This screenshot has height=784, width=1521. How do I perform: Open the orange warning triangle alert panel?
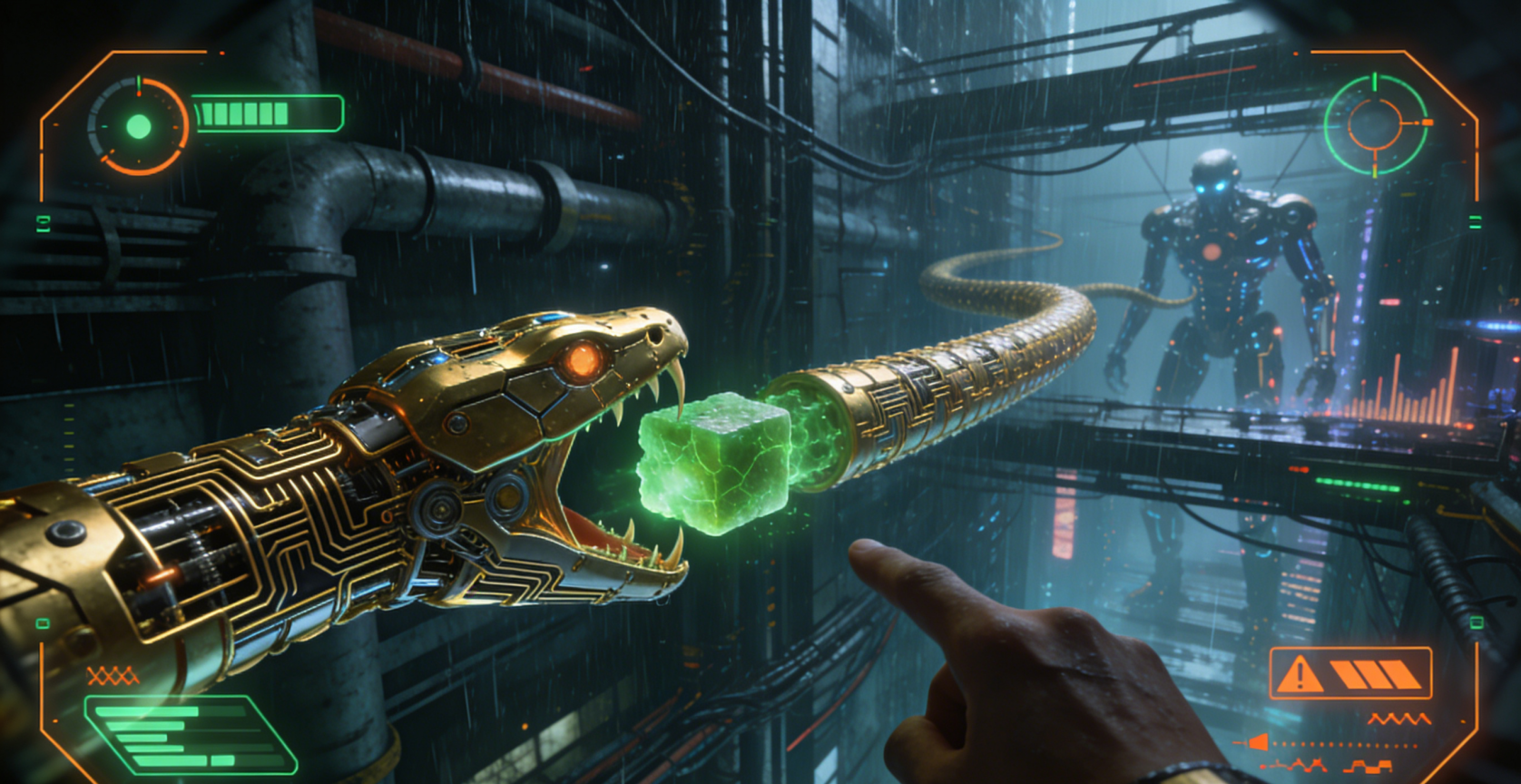coord(1349,673)
